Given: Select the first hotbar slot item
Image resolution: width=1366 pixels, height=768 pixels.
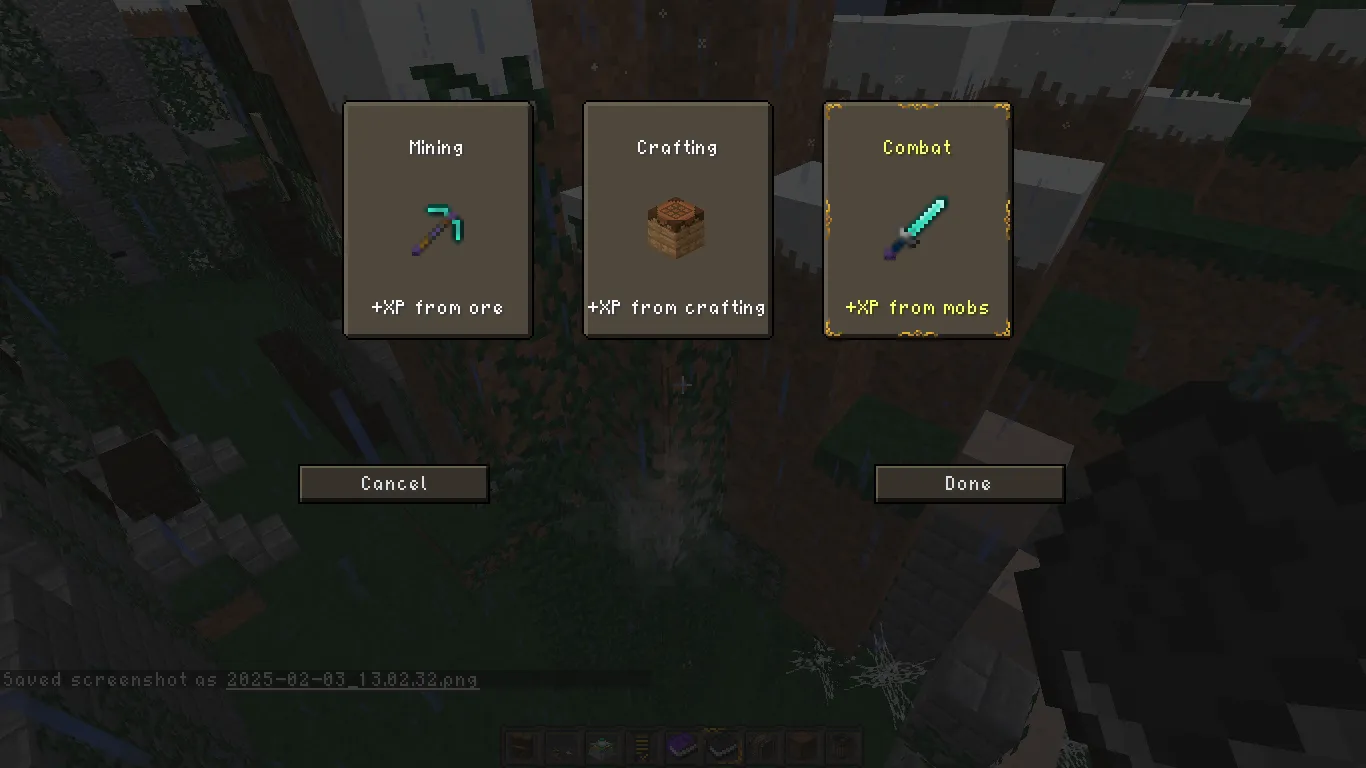Looking at the screenshot, I should 521,746.
